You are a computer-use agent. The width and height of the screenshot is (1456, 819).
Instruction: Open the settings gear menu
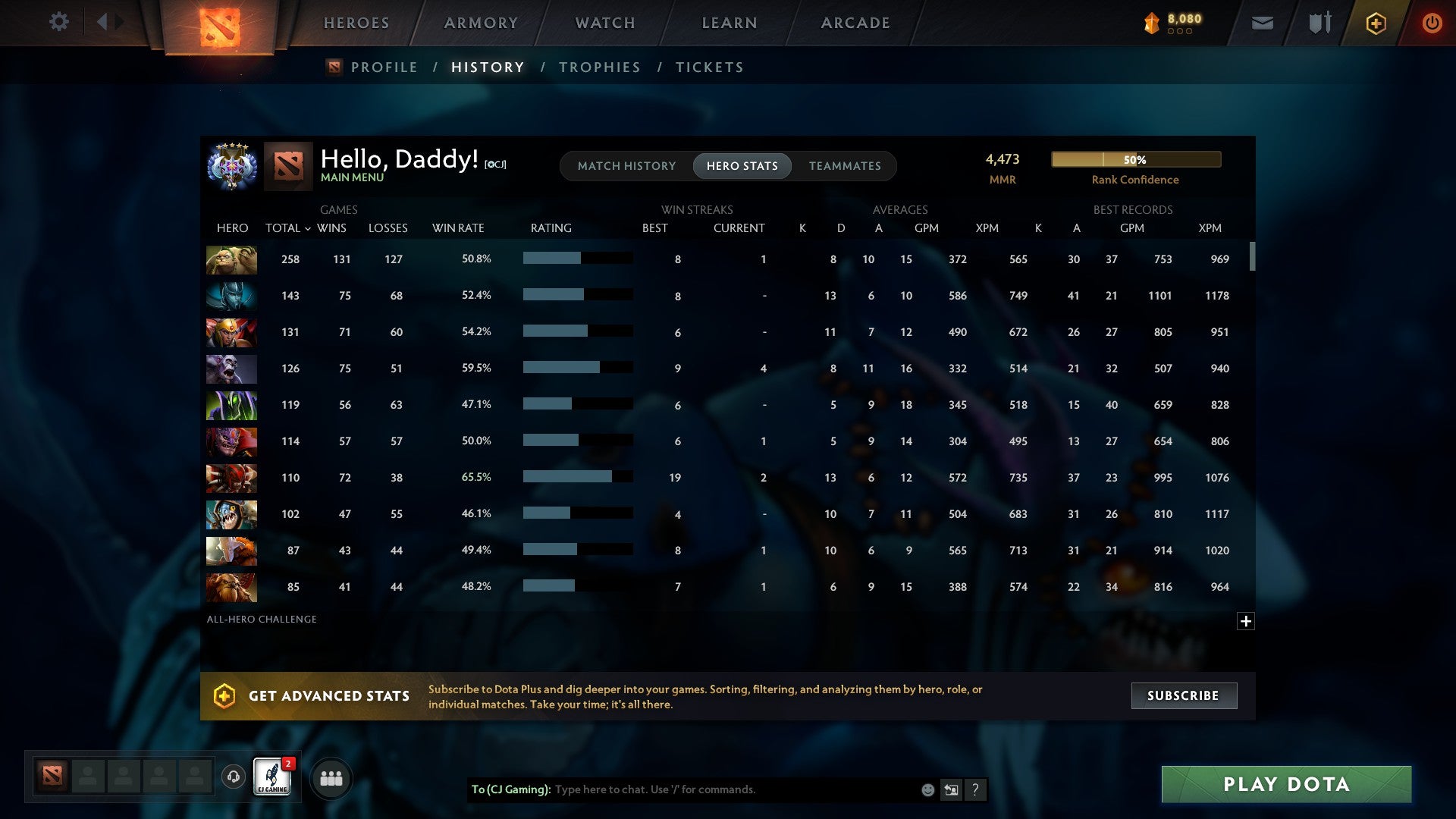[x=59, y=22]
